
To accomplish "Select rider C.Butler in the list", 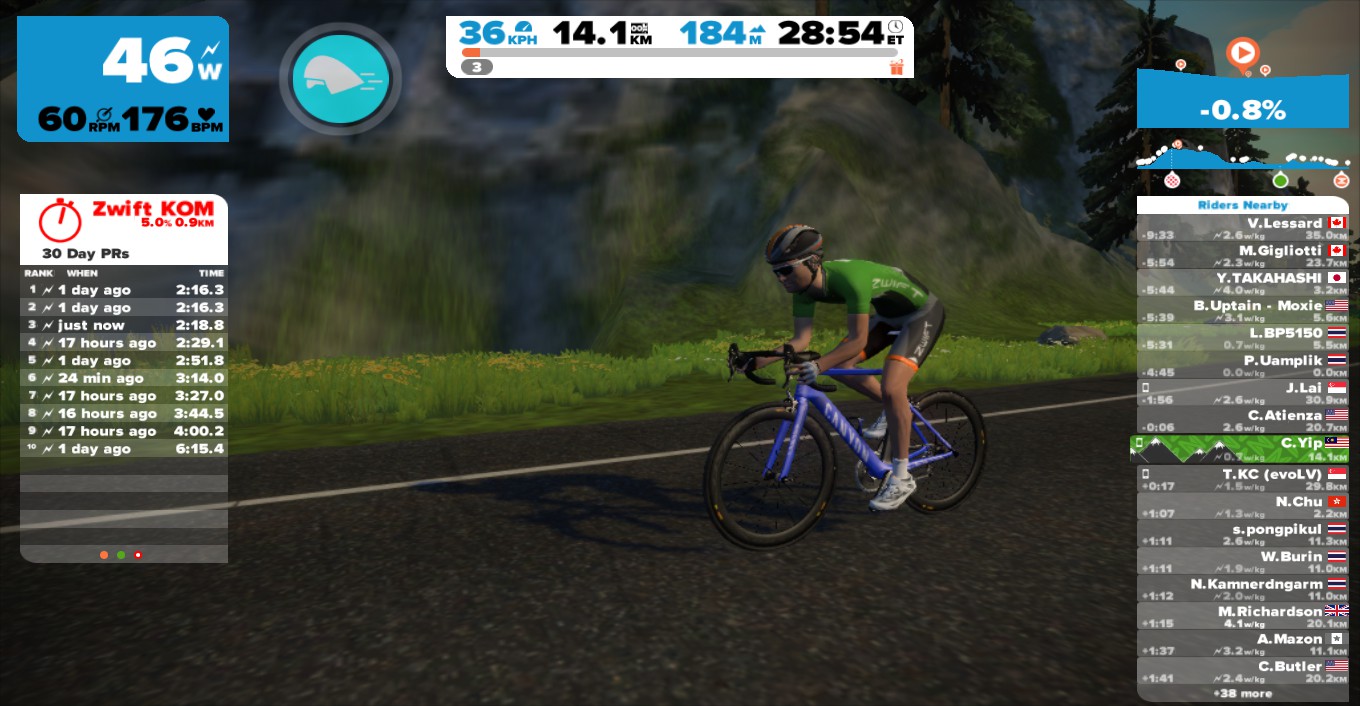I will [x=1243, y=671].
